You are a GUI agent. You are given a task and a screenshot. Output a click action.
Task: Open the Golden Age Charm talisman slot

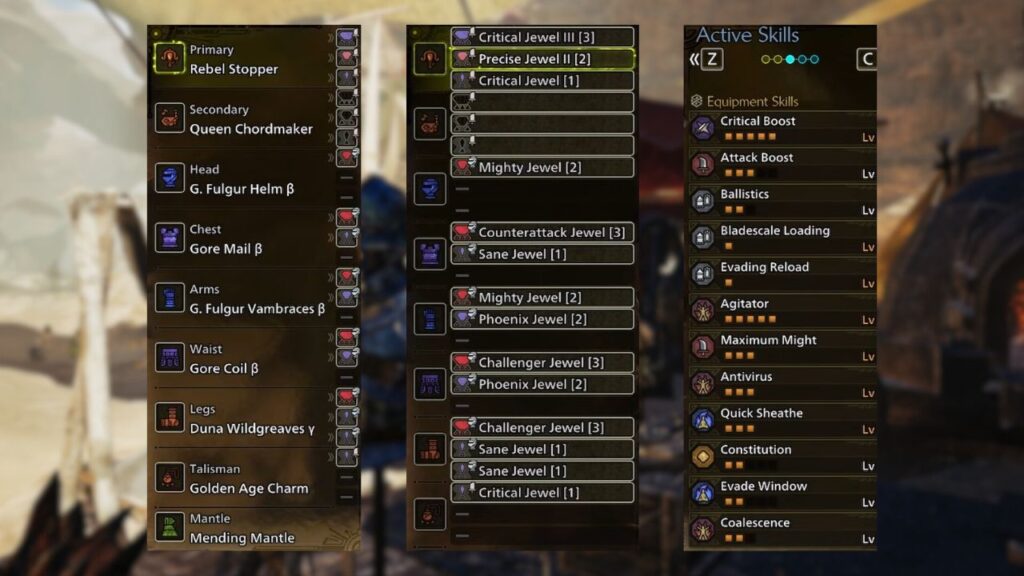point(240,478)
